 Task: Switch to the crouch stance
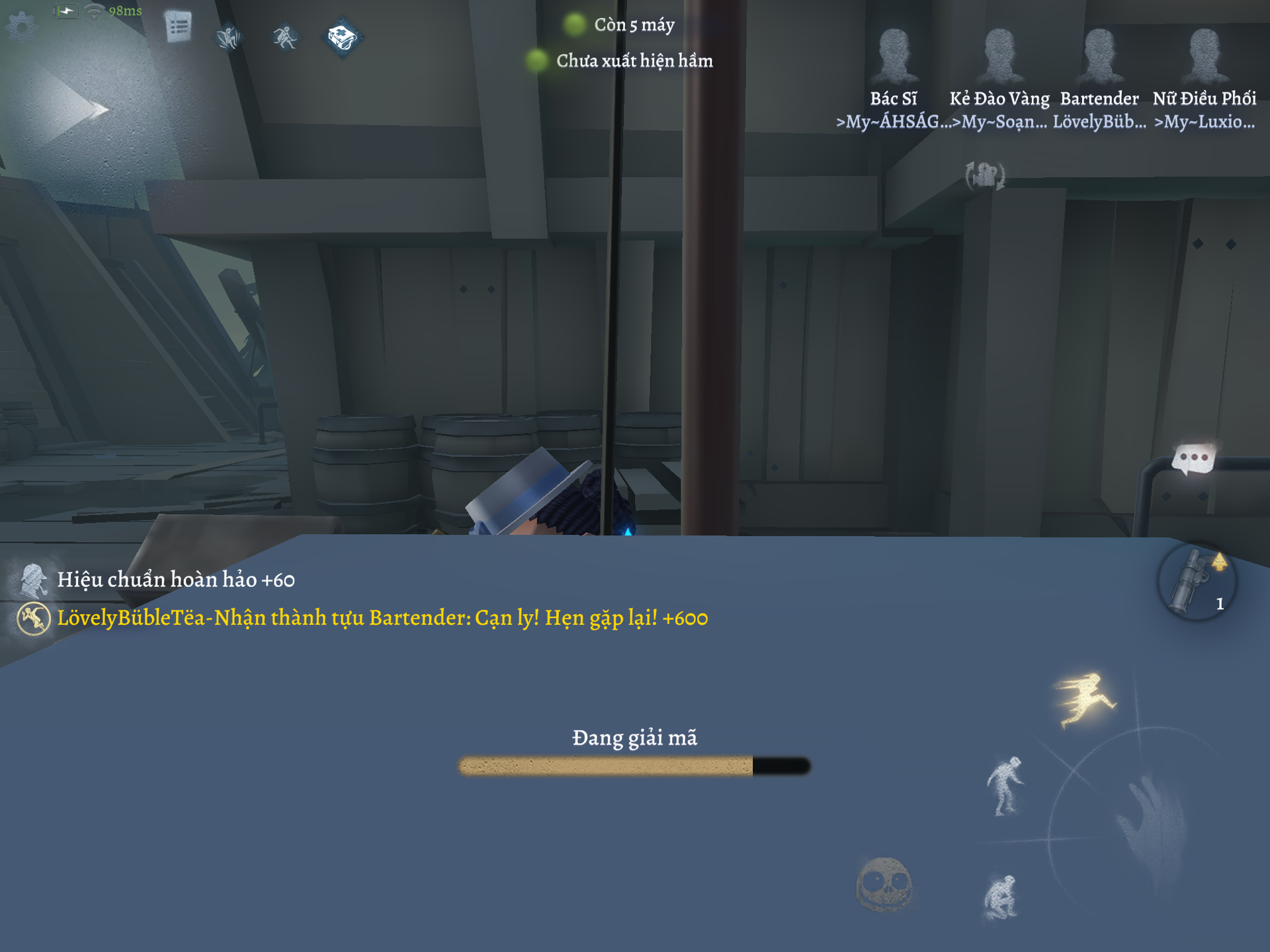click(1001, 897)
